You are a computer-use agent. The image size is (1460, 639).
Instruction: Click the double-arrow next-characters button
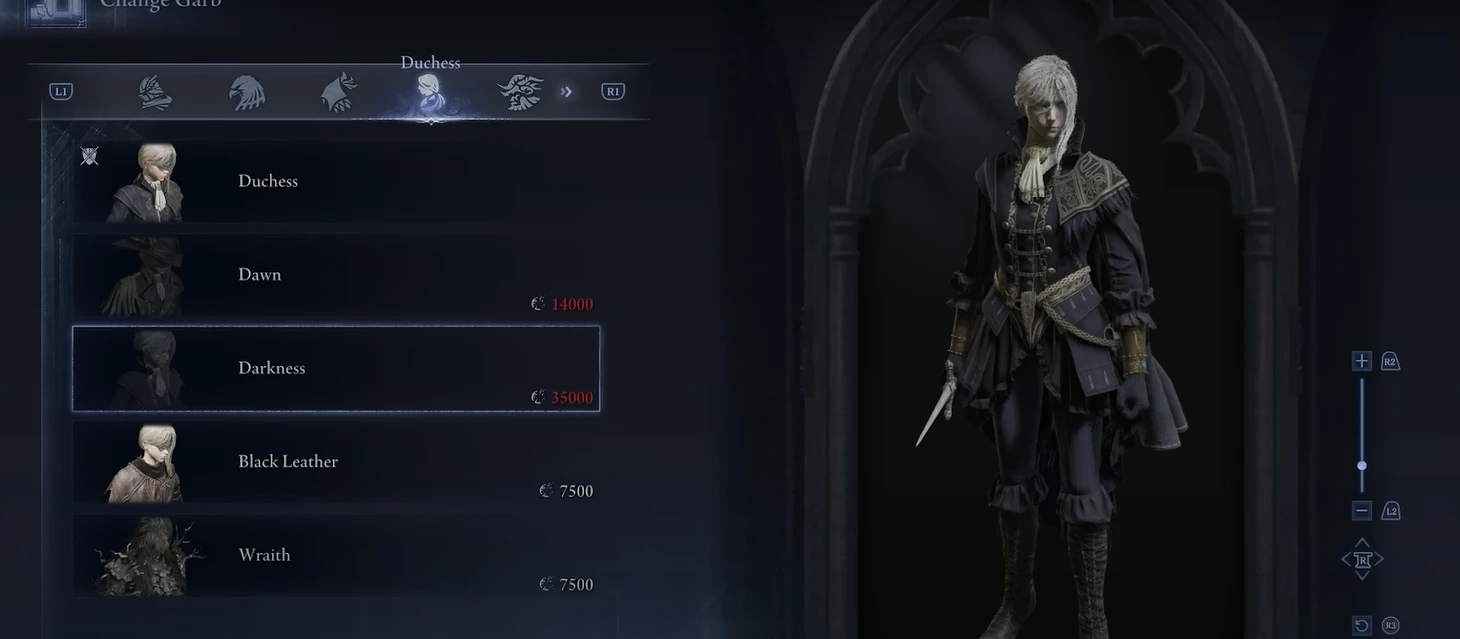coord(567,92)
